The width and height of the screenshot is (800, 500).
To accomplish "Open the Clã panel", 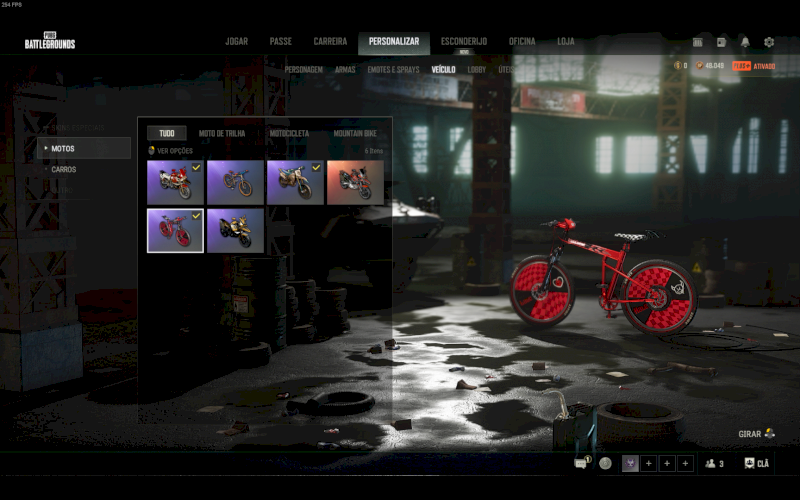I will click(757, 463).
